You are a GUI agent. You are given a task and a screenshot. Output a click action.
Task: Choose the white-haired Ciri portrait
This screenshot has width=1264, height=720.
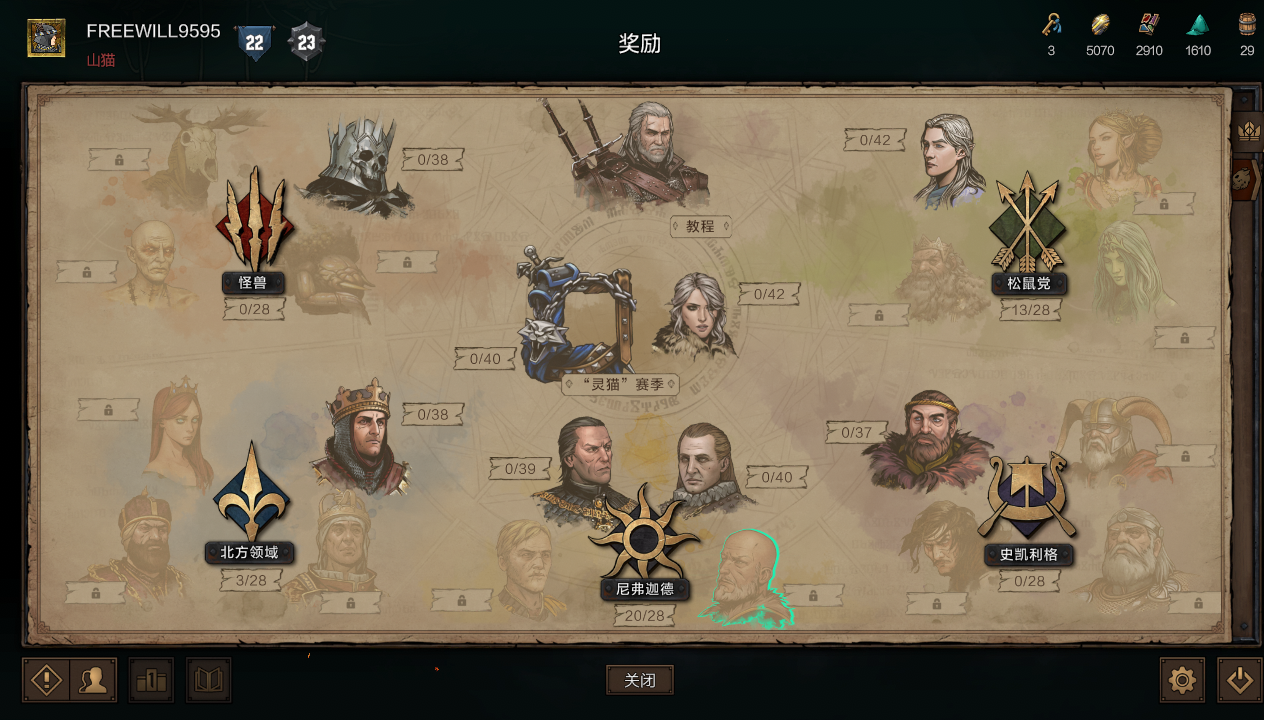click(x=695, y=315)
